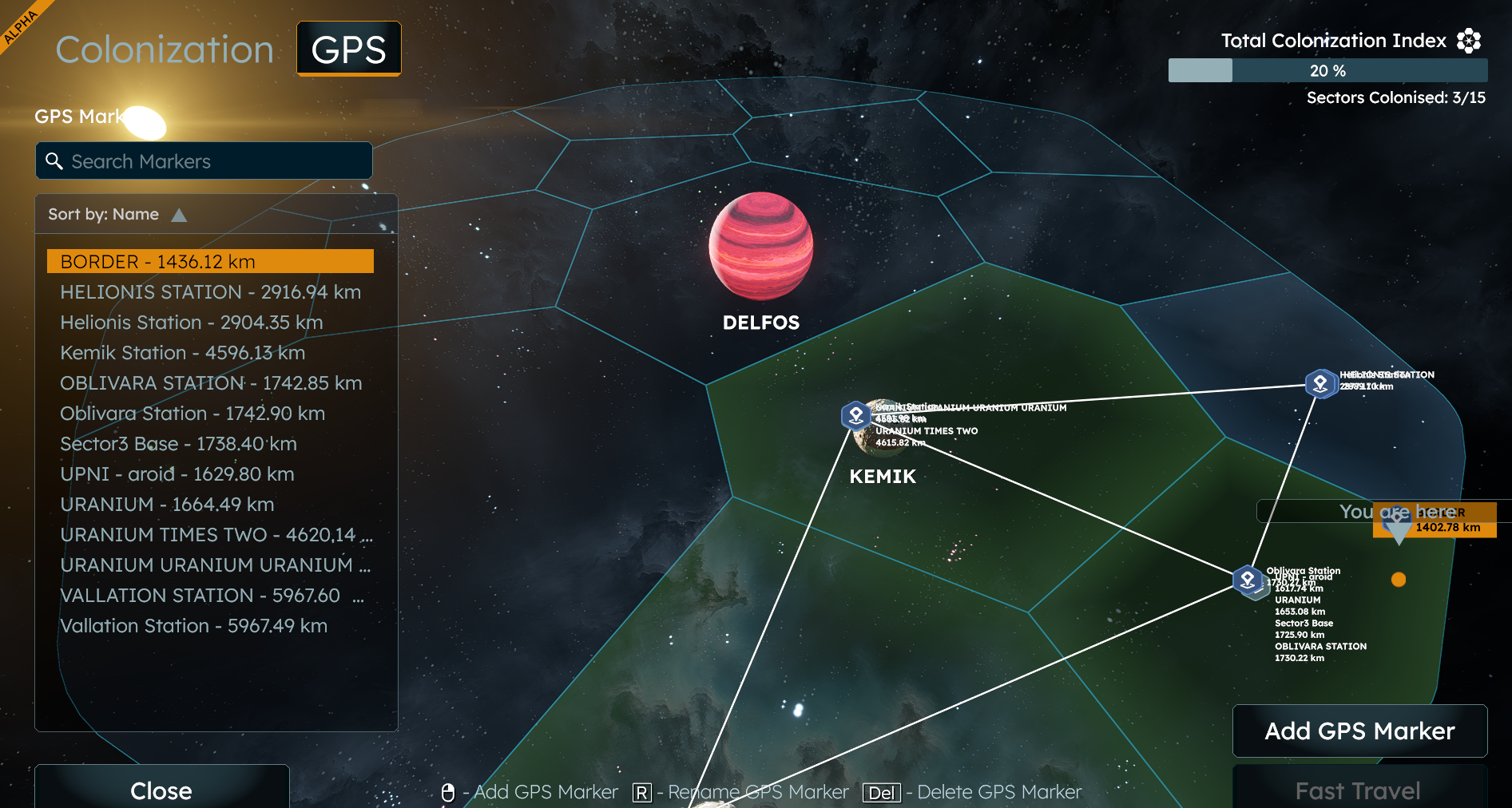
Task: Select the URANIUM 1664.49 km entry
Action: pos(167,505)
